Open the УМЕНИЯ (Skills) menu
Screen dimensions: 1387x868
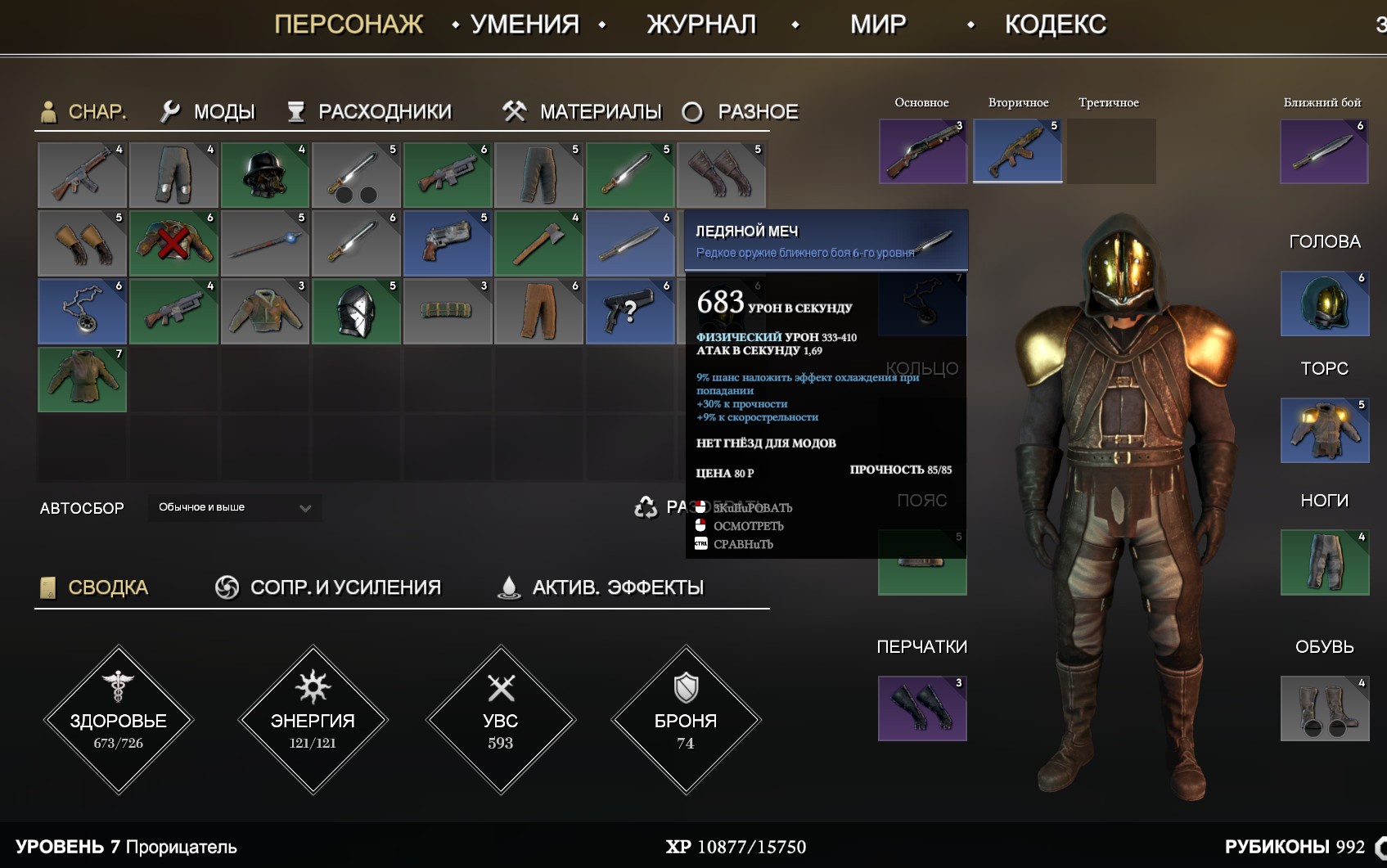[x=525, y=25]
